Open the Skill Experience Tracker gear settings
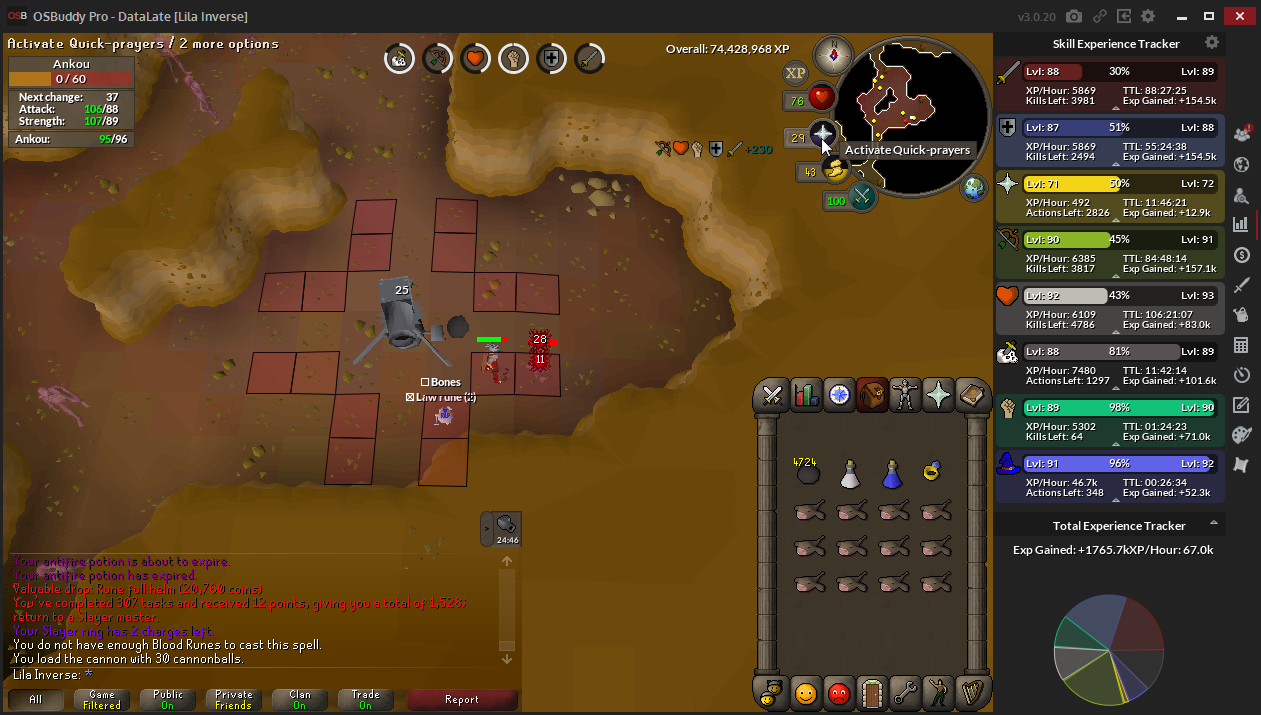Viewport: 1261px width, 715px height. (x=1212, y=43)
